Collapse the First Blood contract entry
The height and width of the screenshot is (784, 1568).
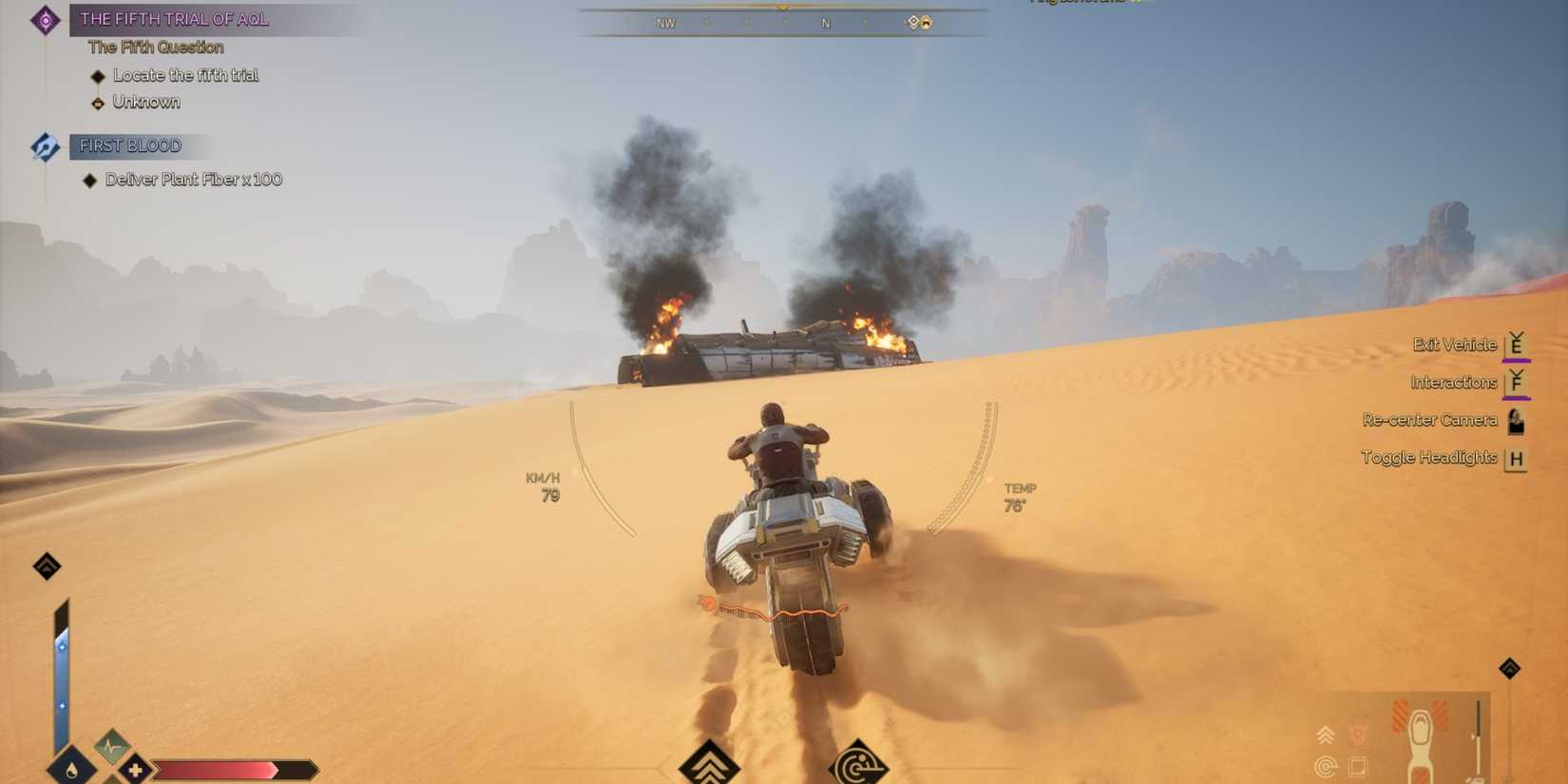coord(129,145)
